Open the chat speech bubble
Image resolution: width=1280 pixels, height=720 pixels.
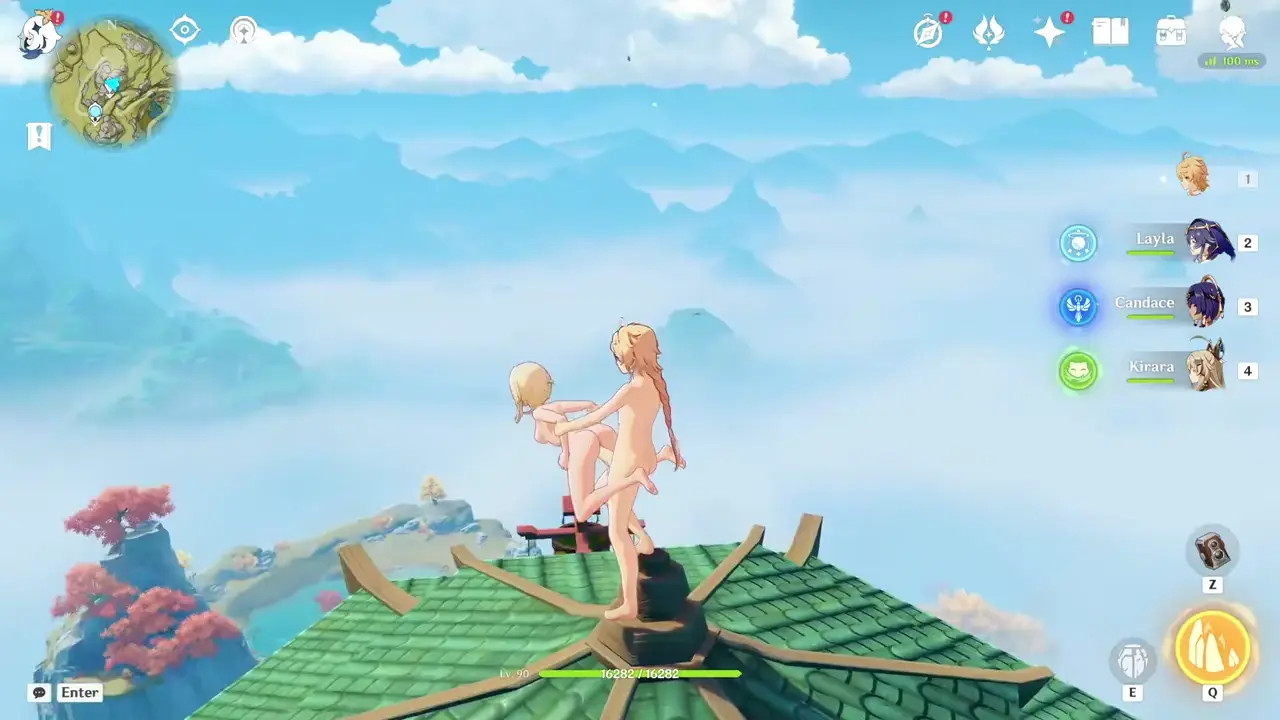[x=40, y=692]
